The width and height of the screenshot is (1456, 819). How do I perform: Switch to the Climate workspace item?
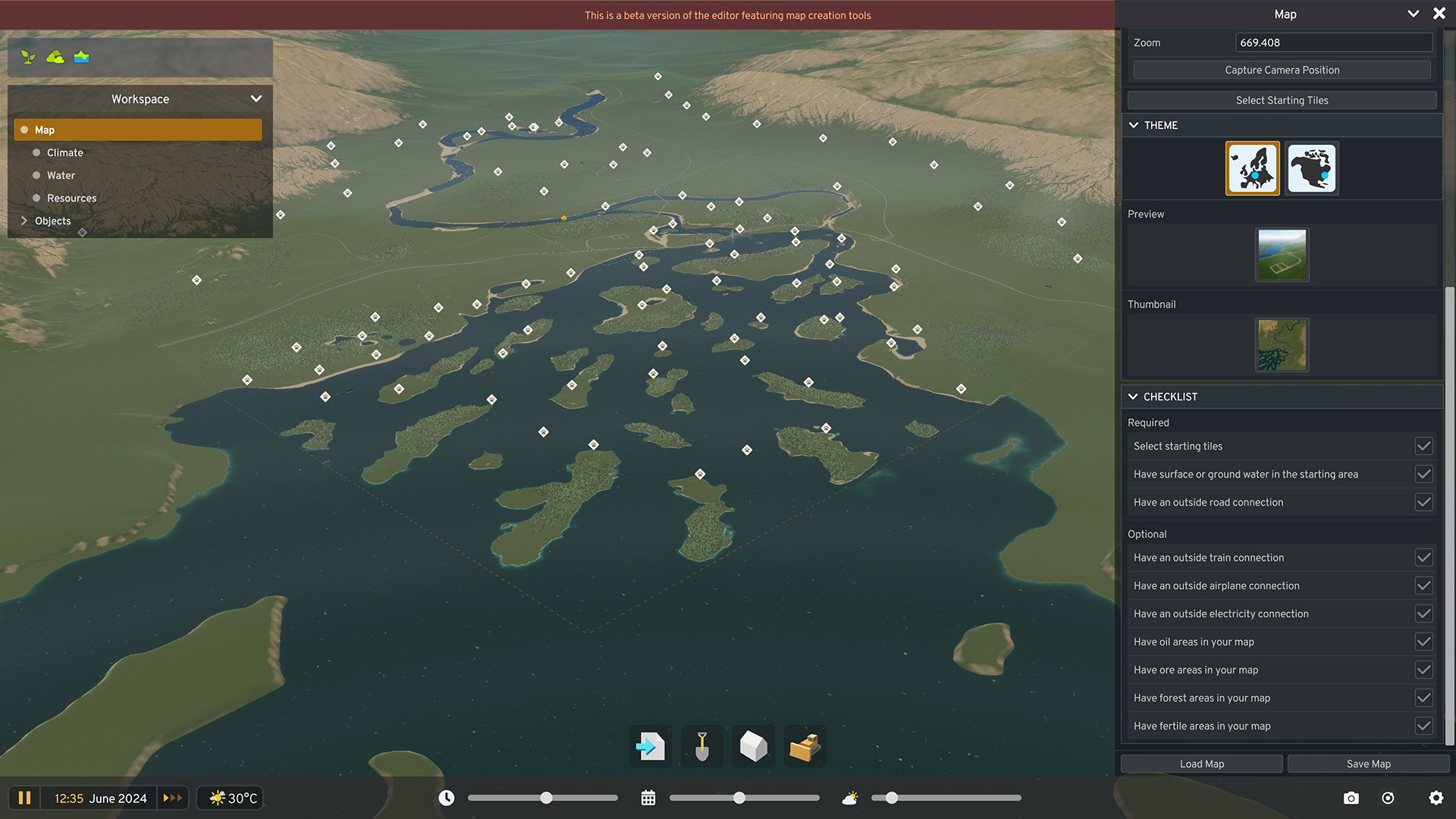coord(64,152)
